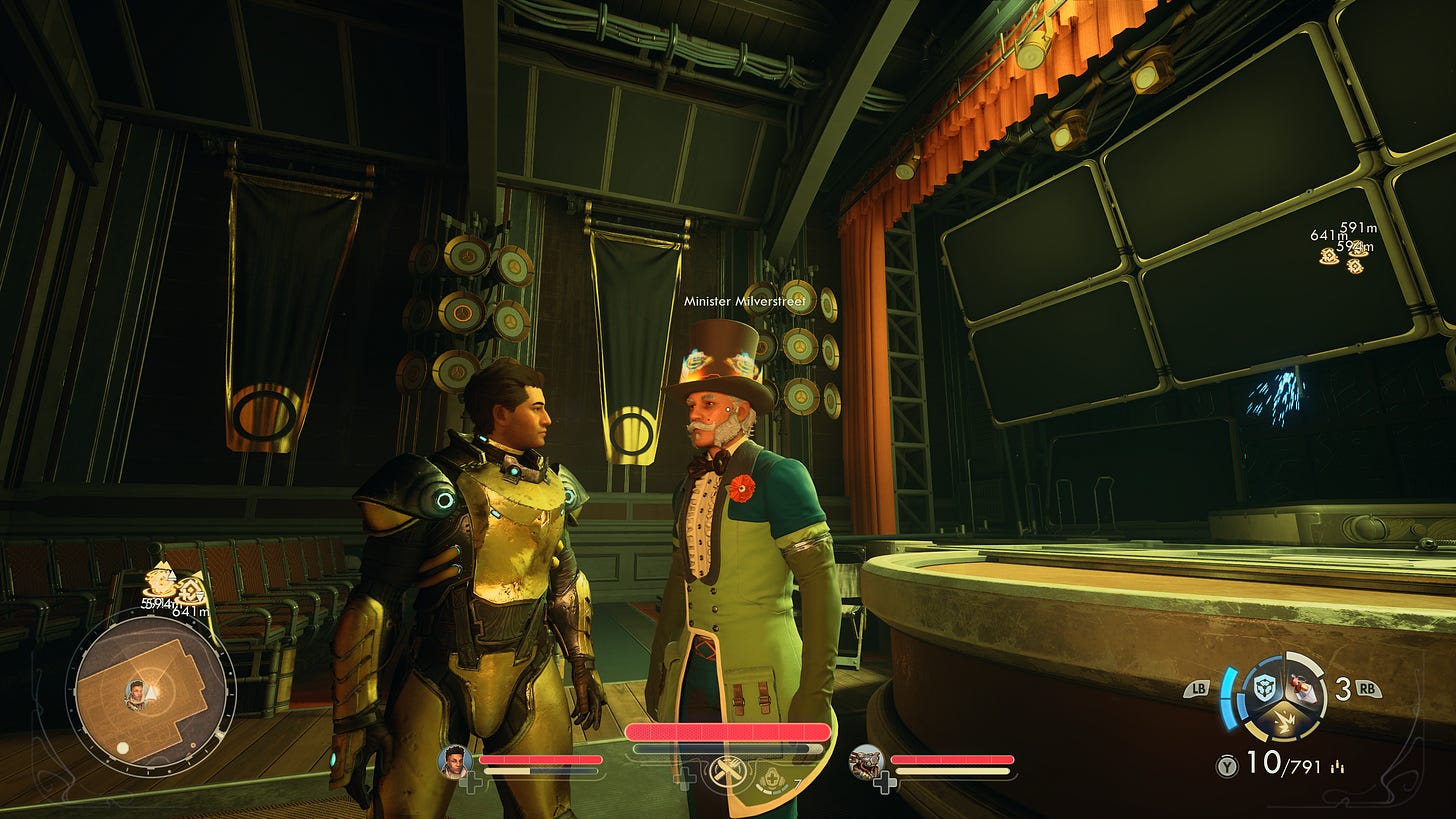Viewport: 1456px width, 819px height.
Task: Select the gear-shaped quest marker above the minimap
Action: coord(159,582)
